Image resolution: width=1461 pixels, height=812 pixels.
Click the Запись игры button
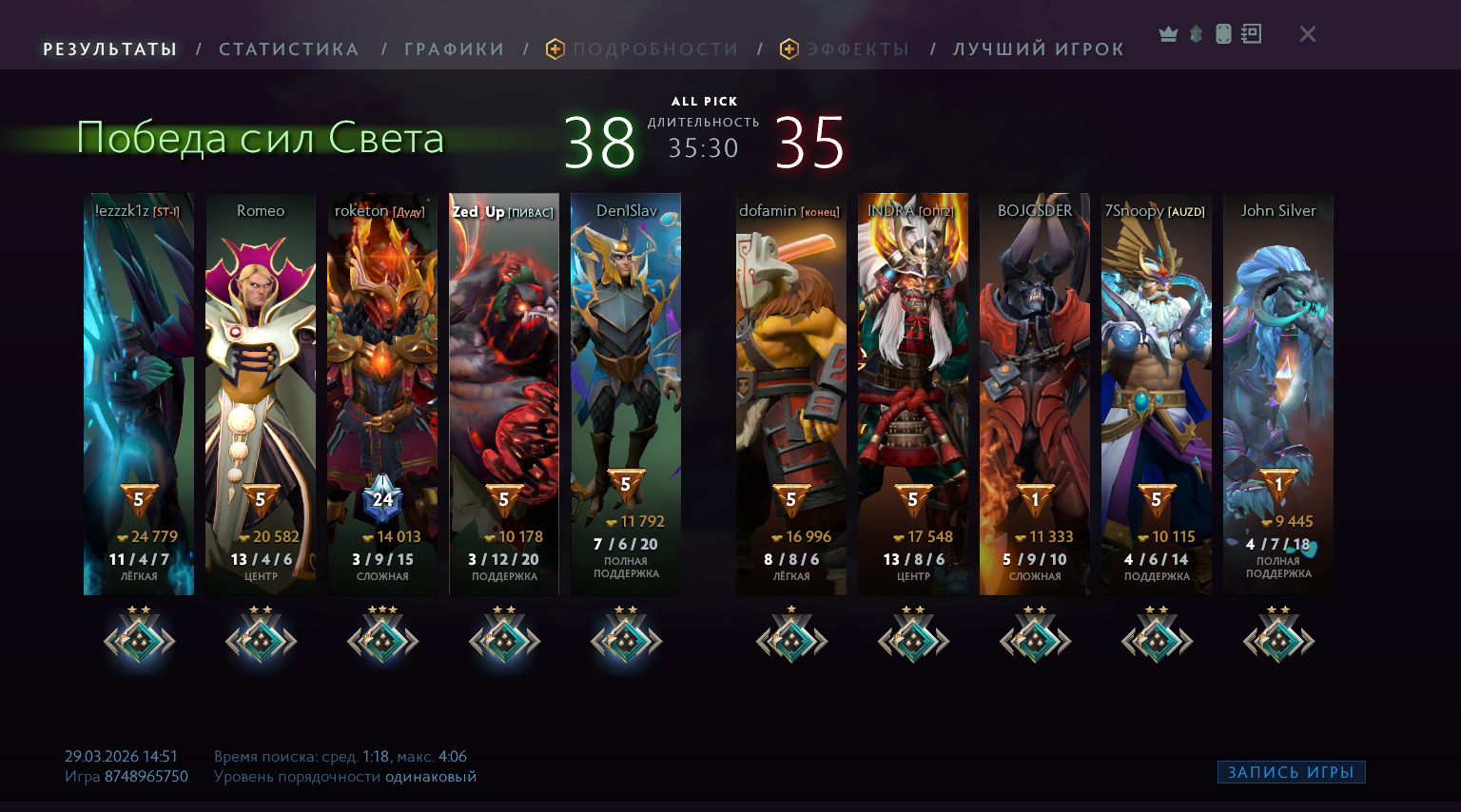[x=1291, y=772]
